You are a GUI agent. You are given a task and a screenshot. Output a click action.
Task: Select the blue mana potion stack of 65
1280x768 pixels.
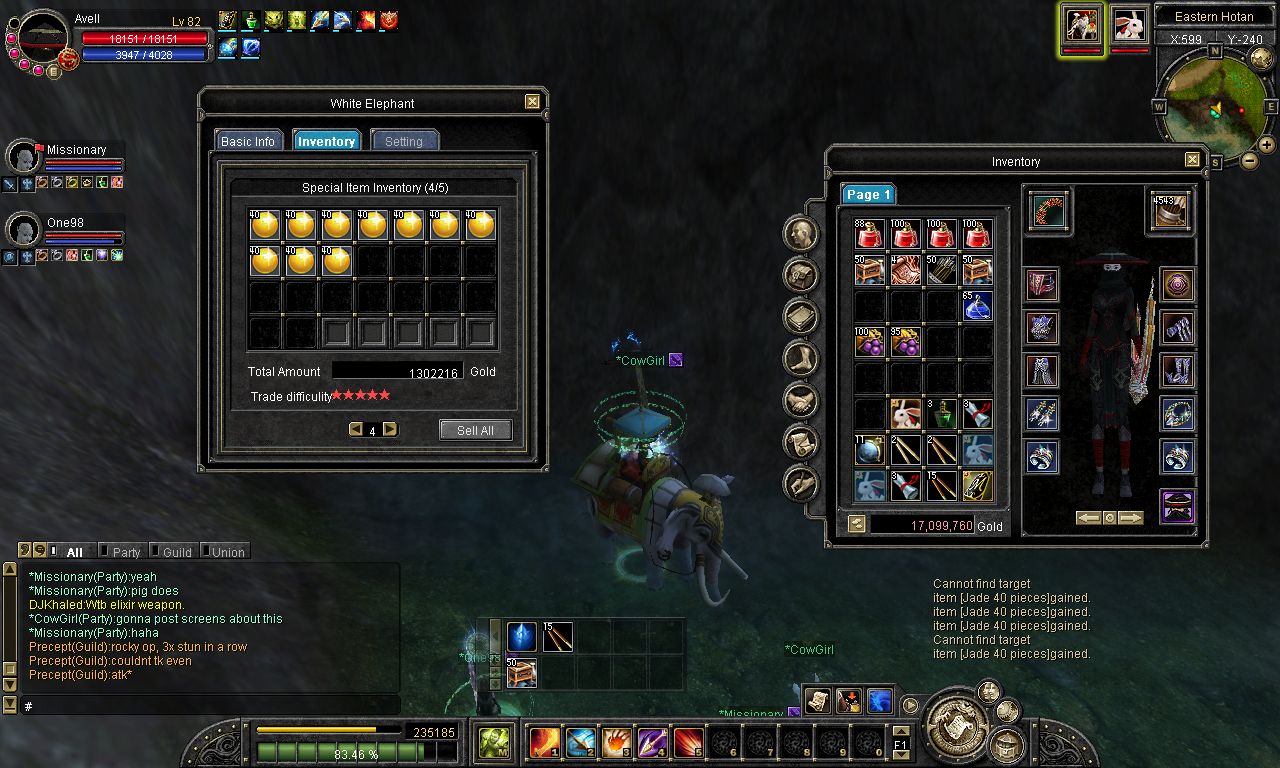pyautogui.click(x=978, y=305)
